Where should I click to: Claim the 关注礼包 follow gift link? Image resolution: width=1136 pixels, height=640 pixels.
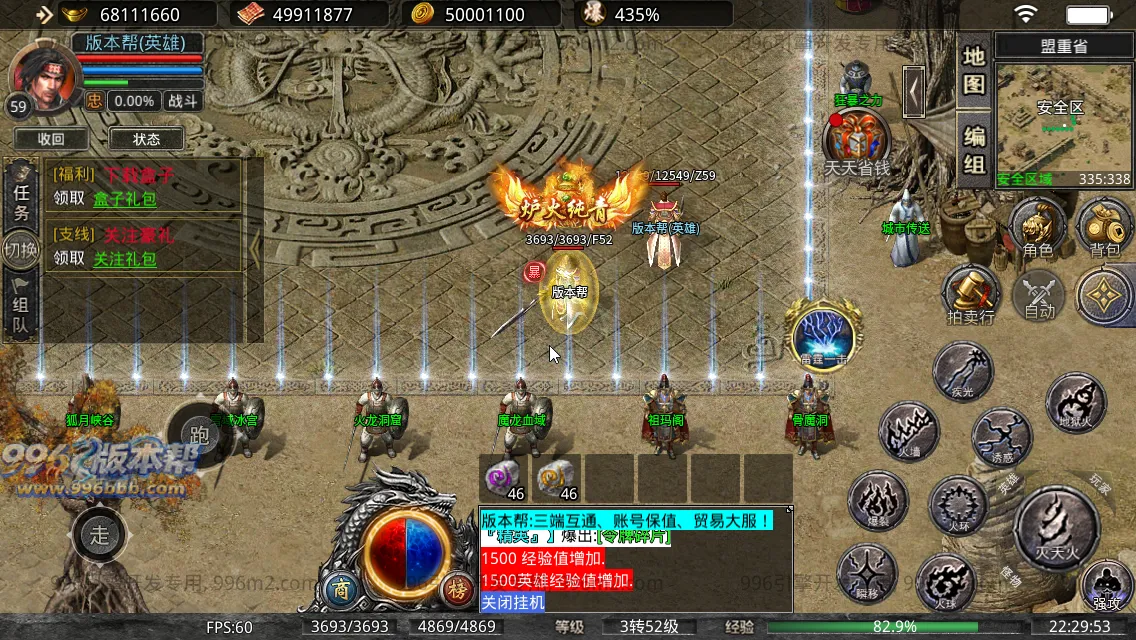[x=125, y=259]
